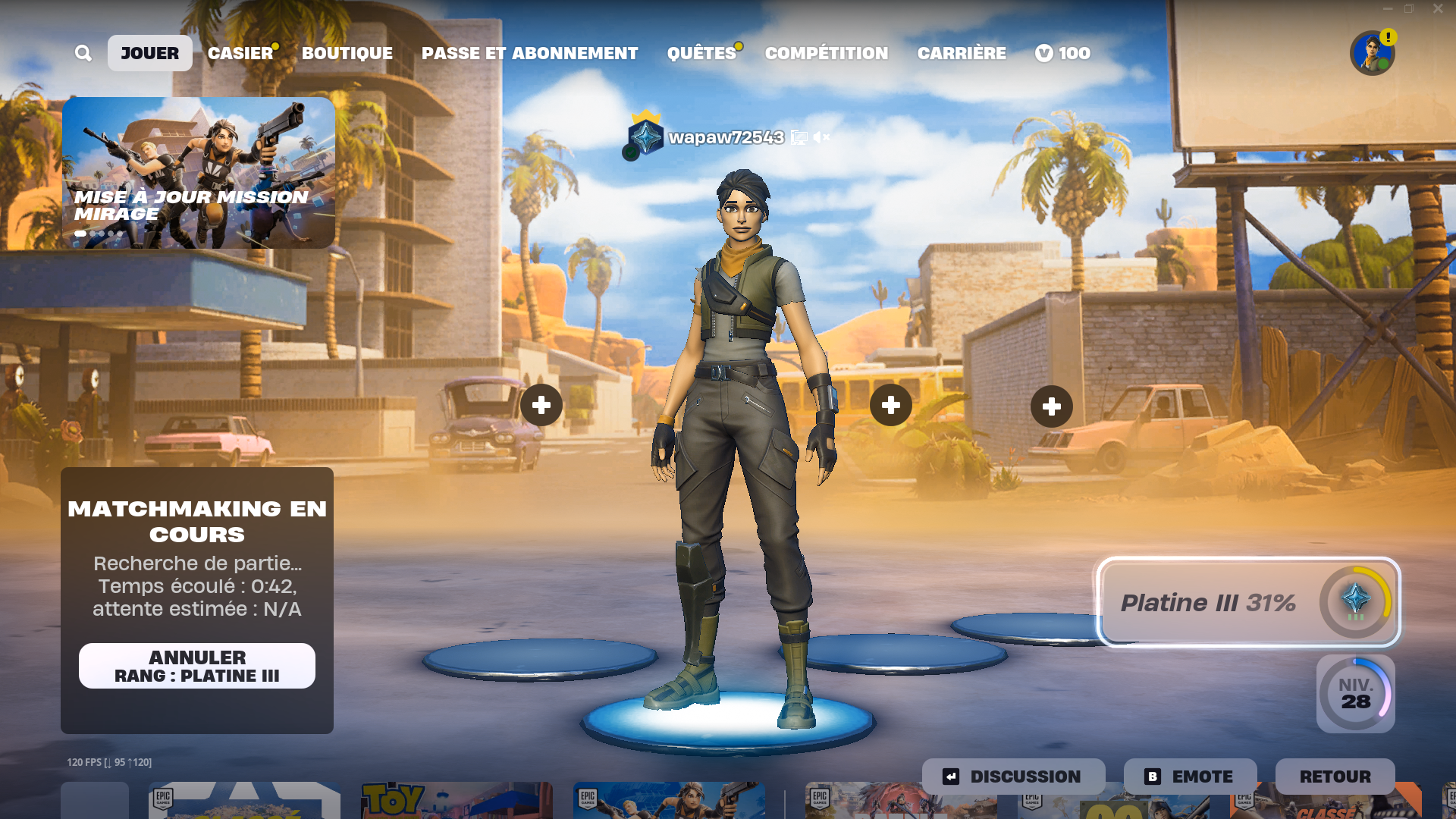Cancel matchmaking with the ANNULER button
This screenshot has height=819, width=1456.
click(197, 666)
